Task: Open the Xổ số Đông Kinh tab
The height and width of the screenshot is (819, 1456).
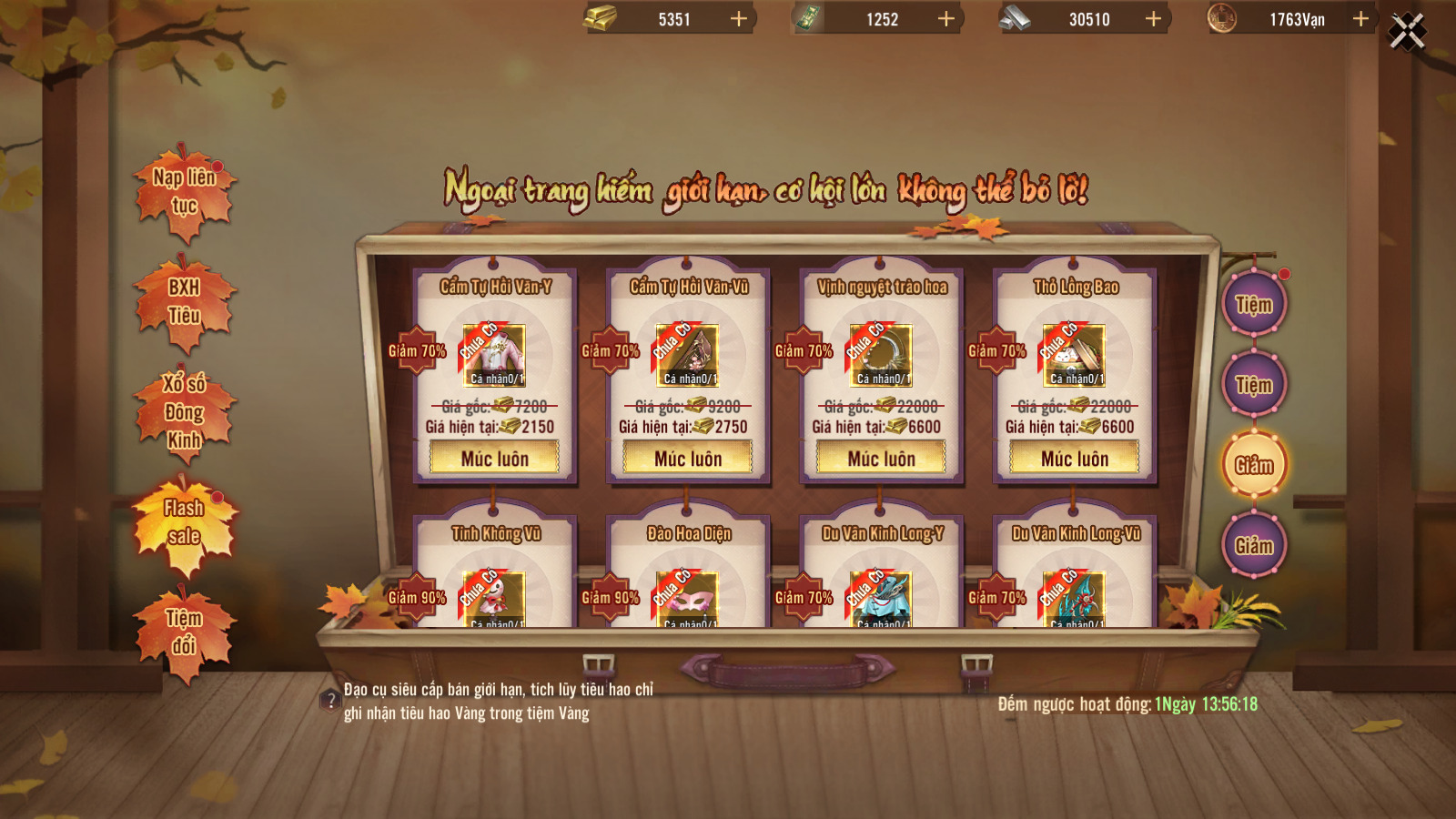Action: click(185, 412)
